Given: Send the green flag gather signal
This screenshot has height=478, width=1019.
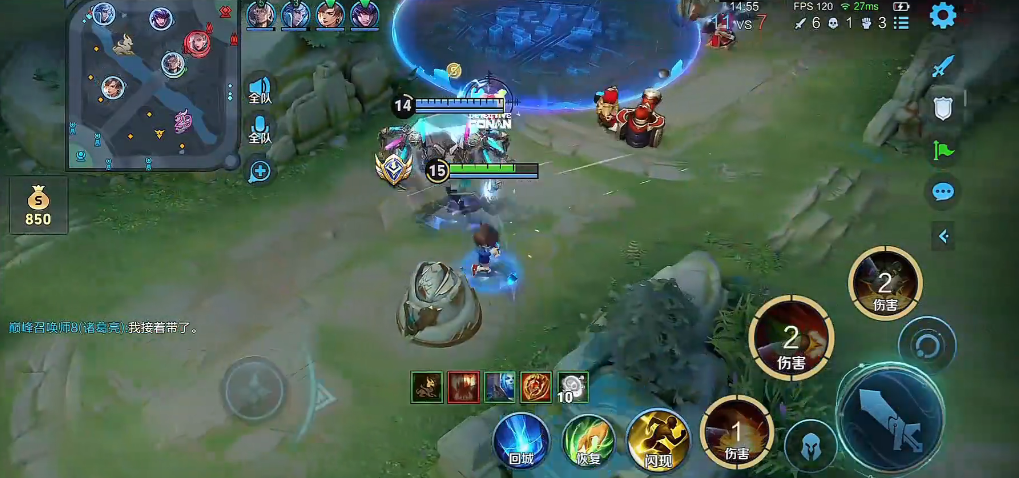Looking at the screenshot, I should tap(942, 150).
